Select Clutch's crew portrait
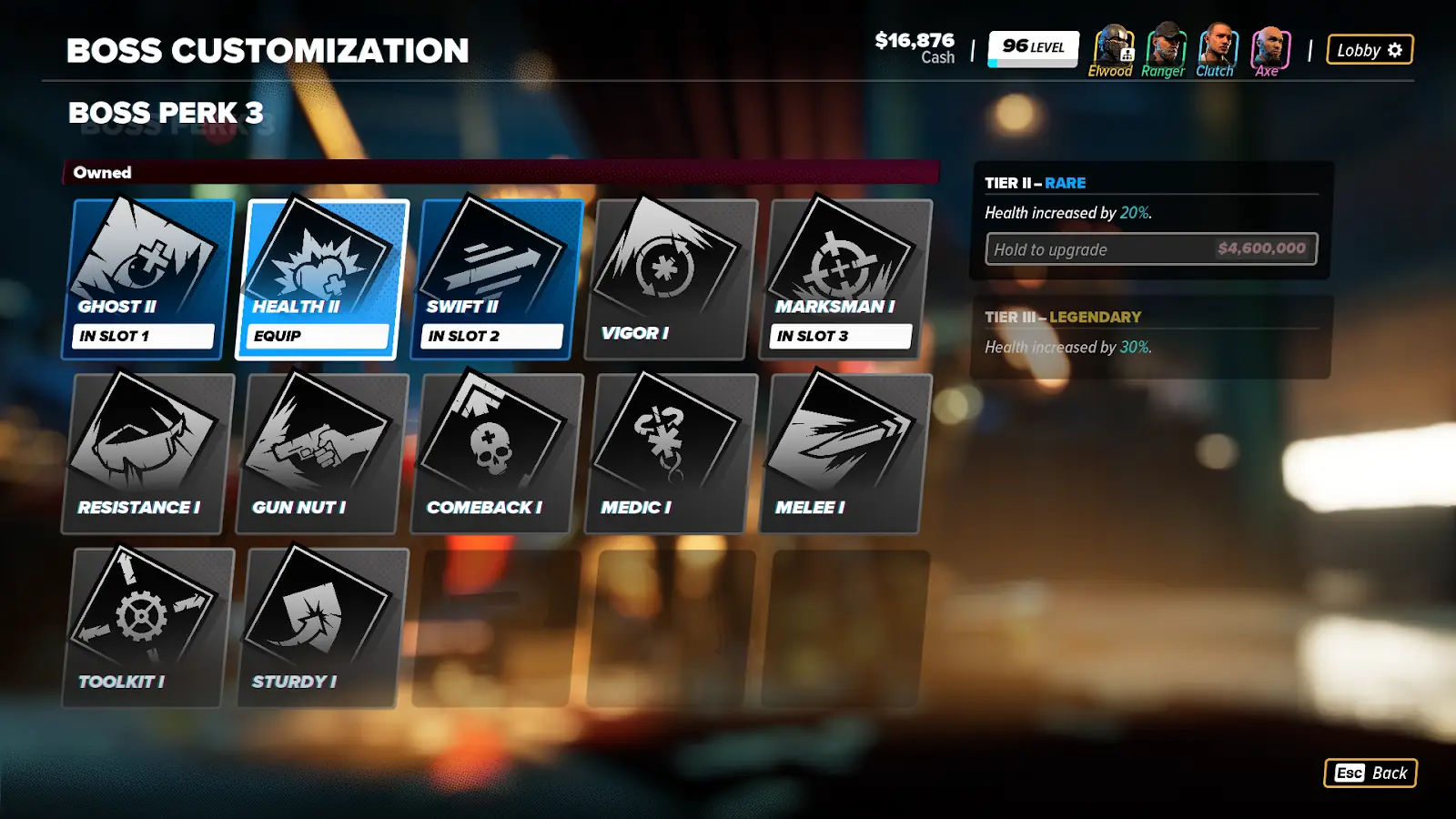This screenshot has width=1456, height=819. point(1216,47)
